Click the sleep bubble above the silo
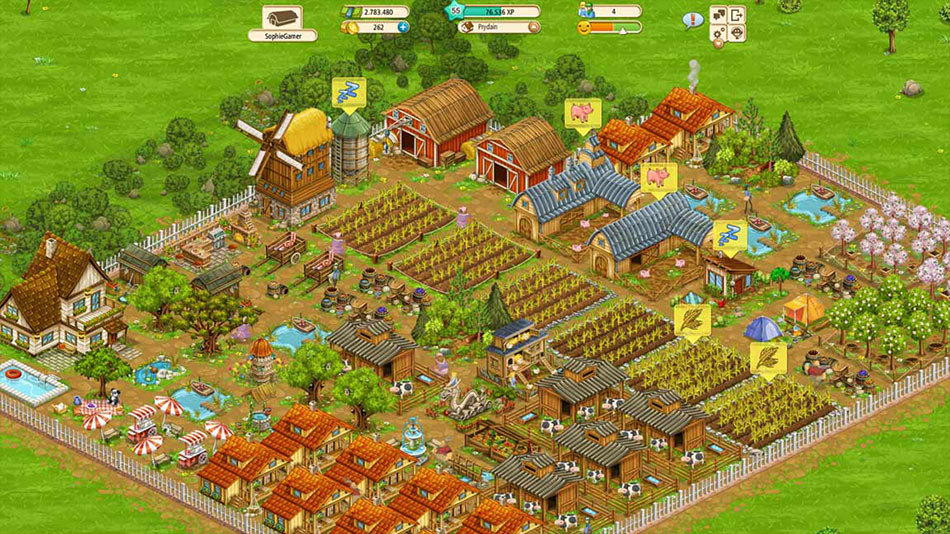950x534 pixels. (346, 92)
